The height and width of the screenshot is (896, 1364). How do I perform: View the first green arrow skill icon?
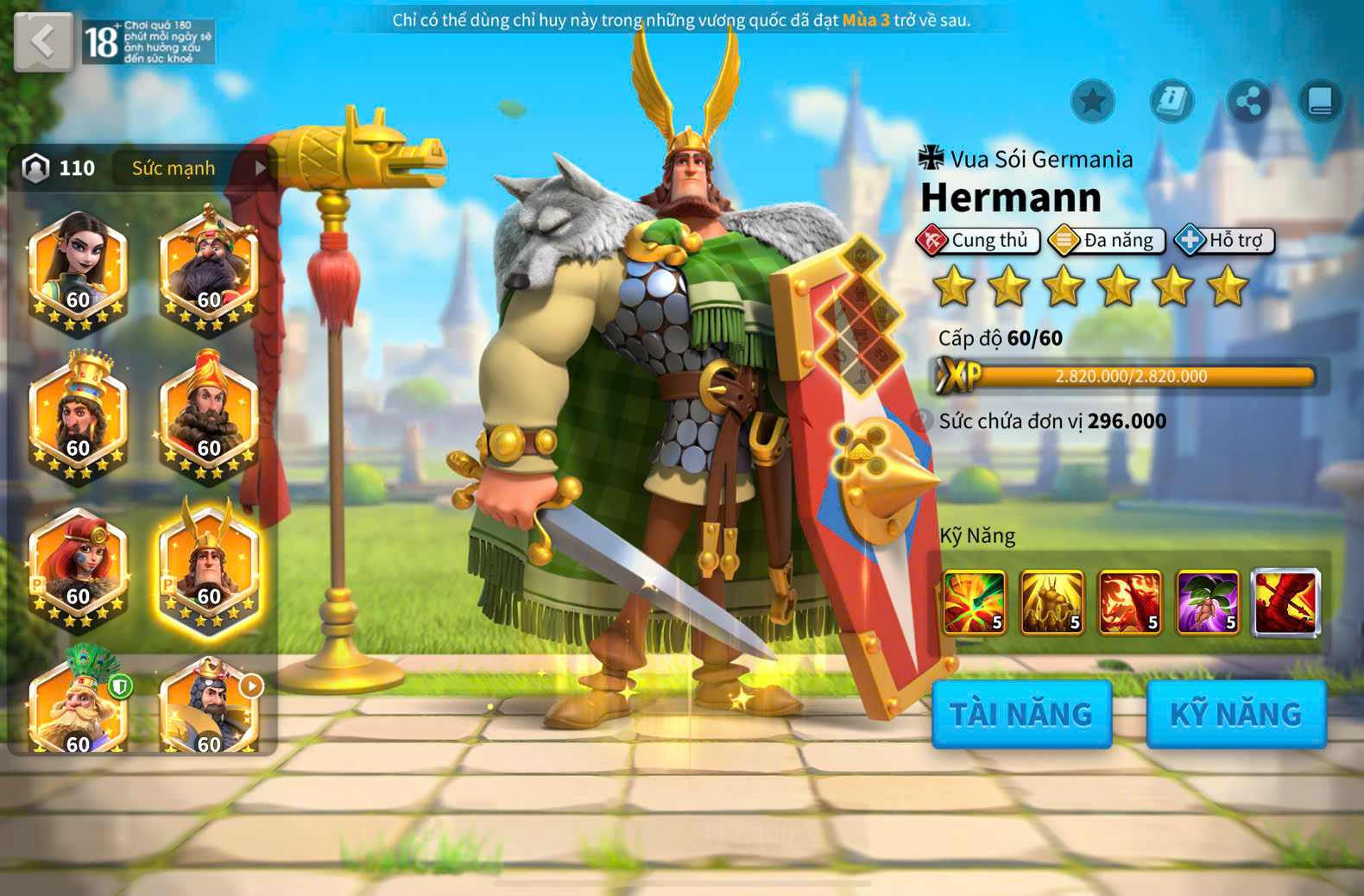point(975,602)
